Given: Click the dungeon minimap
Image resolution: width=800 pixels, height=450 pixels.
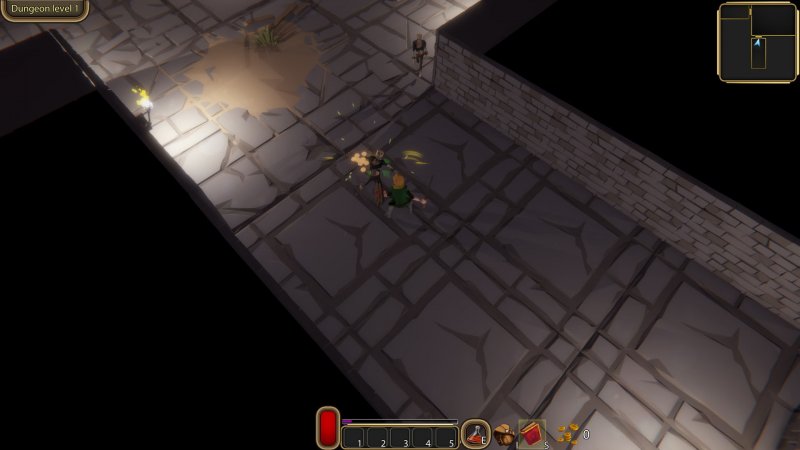Looking at the screenshot, I should click(x=757, y=41).
